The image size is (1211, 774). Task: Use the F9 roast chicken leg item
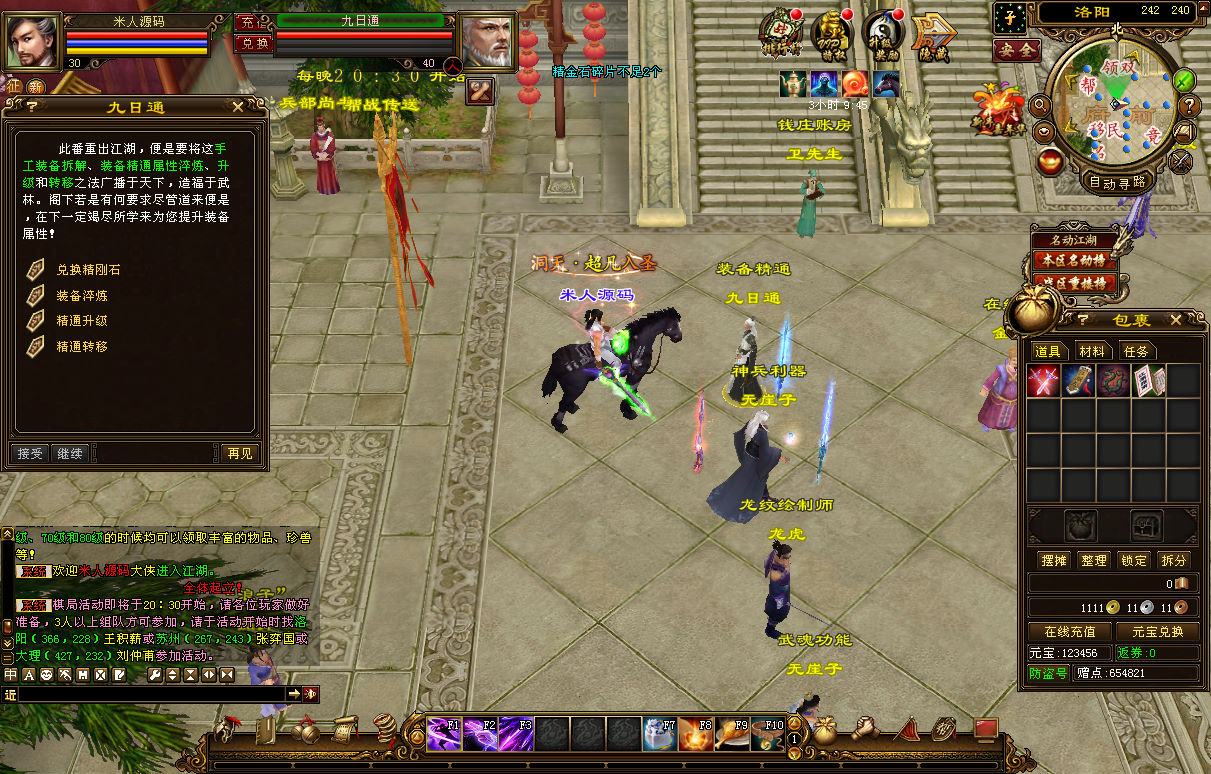point(732,734)
